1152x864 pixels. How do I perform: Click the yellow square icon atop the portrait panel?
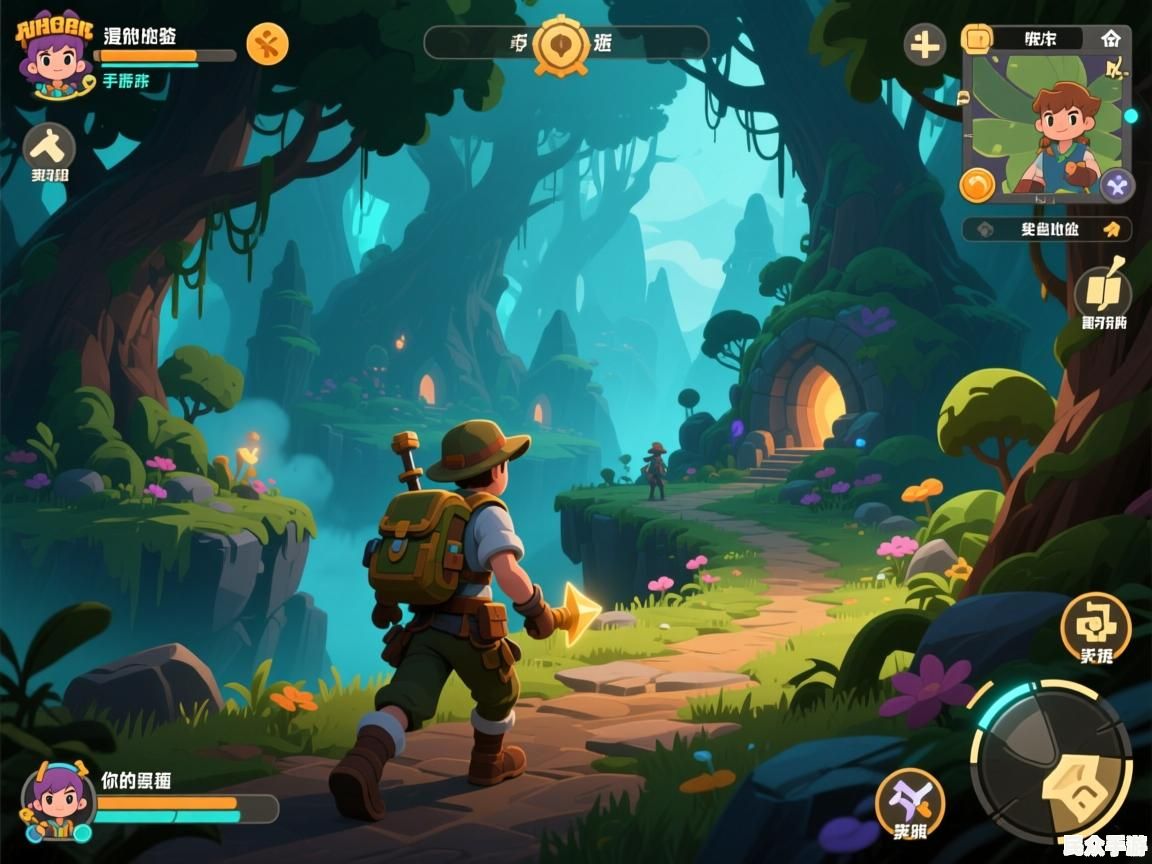976,40
